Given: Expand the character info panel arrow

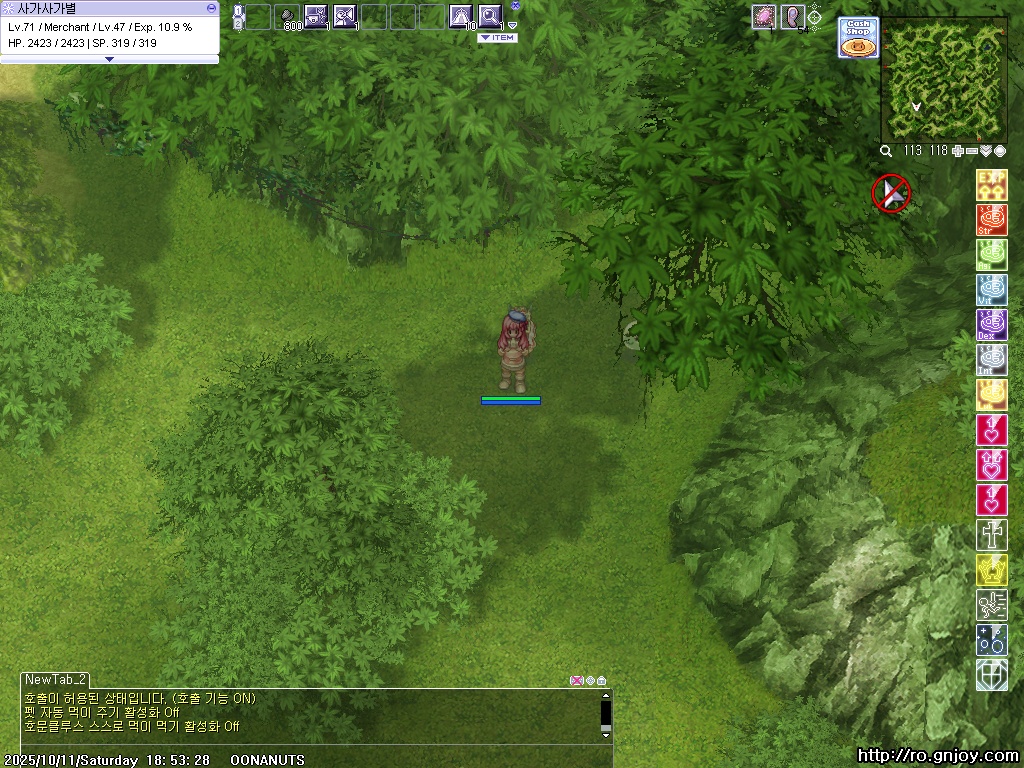Looking at the screenshot, I should (109, 59).
